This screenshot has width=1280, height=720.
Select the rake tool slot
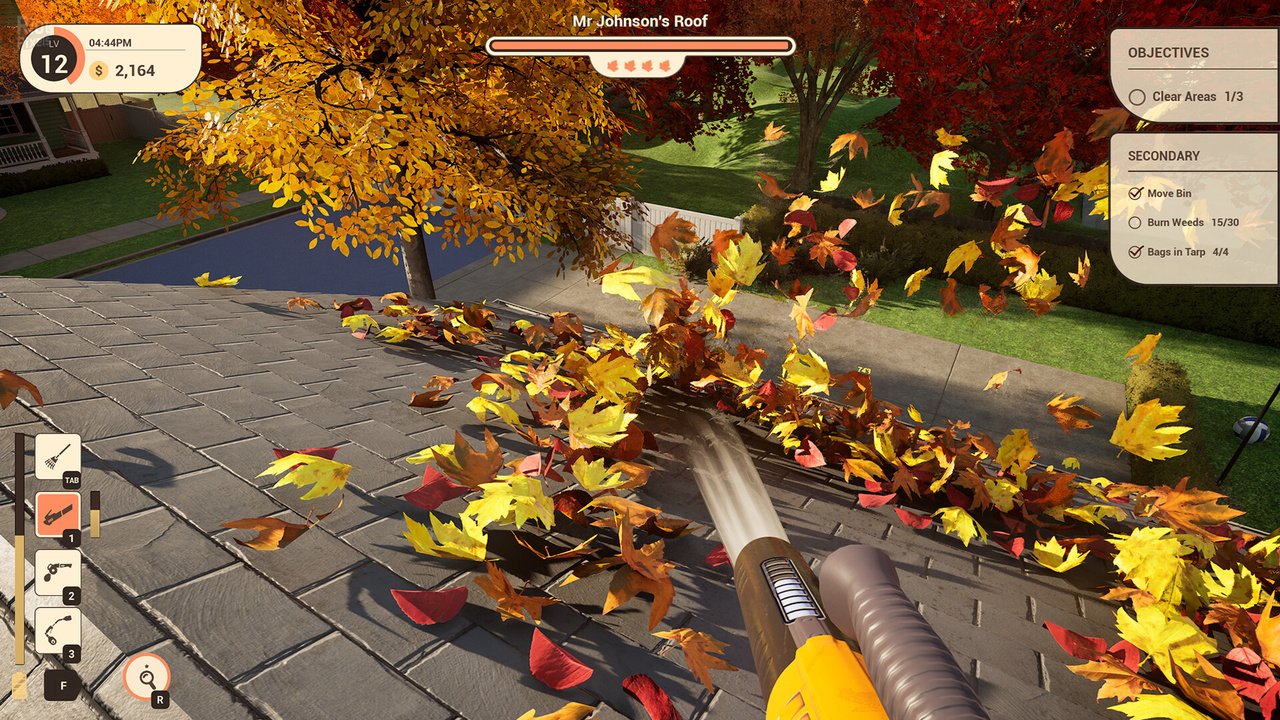click(x=57, y=457)
